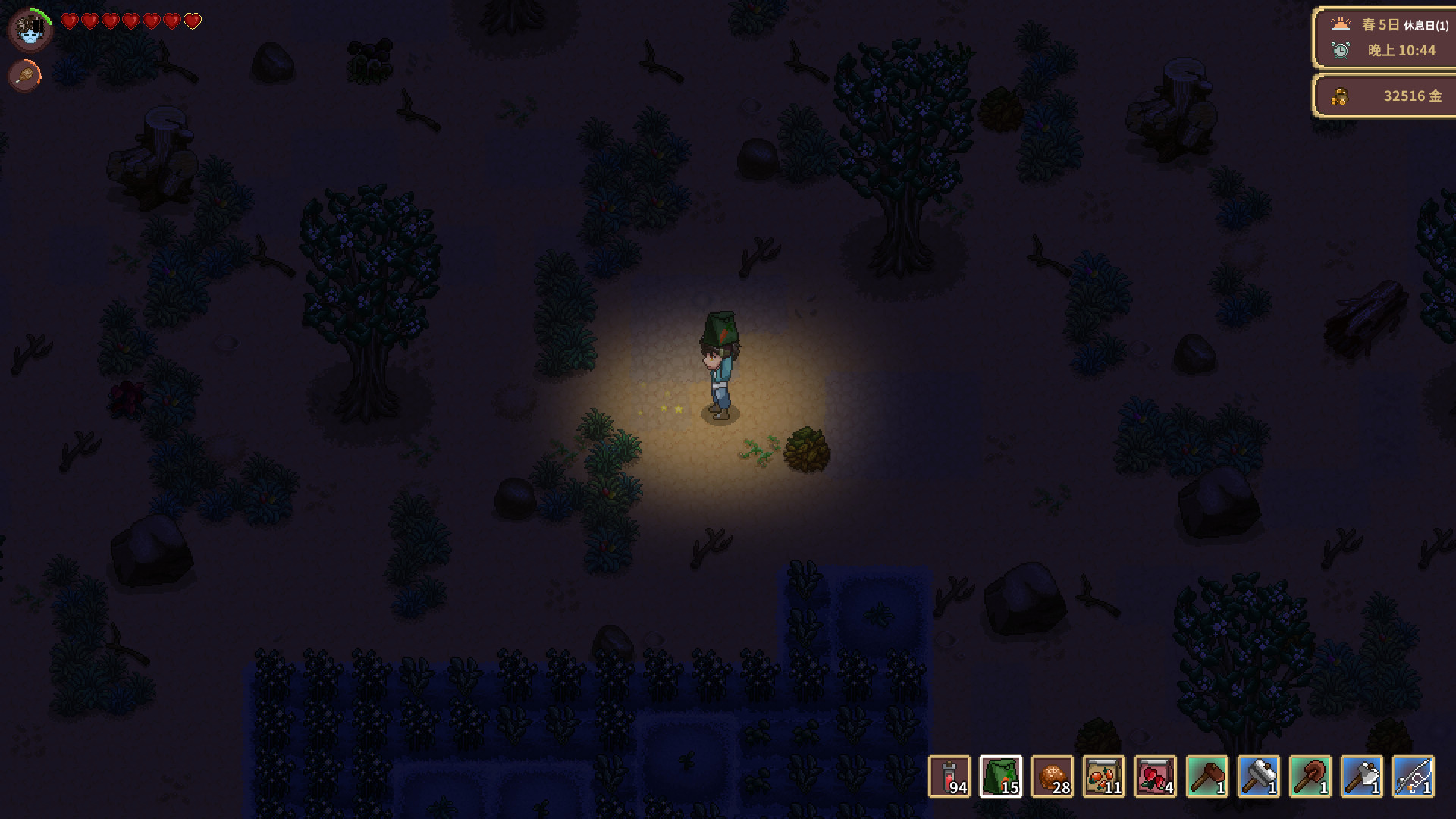Select the green backpack item in the hotbar
Viewport: 1456px width, 819px height.
pyautogui.click(x=1002, y=775)
